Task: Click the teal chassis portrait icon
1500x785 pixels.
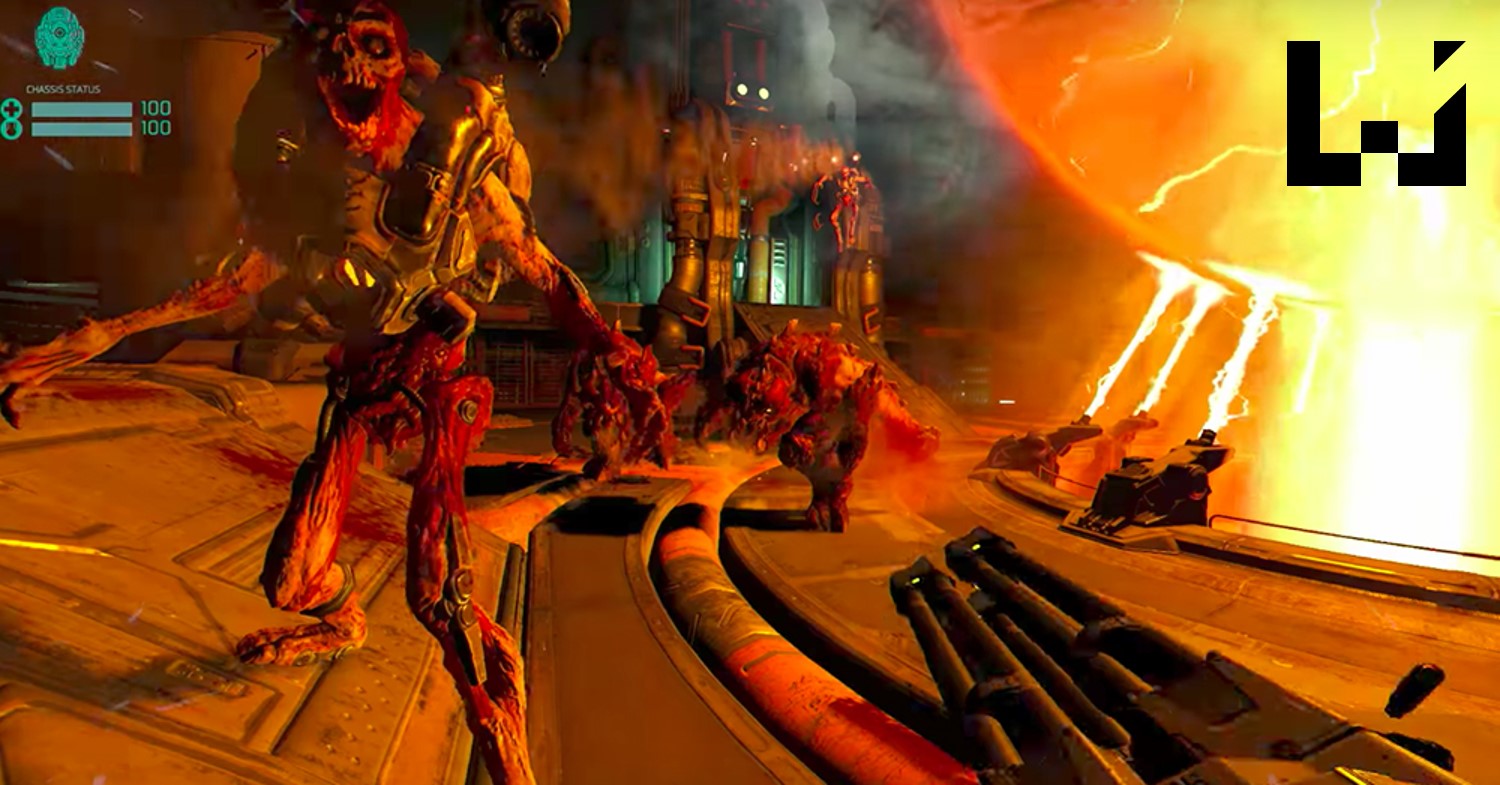Action: point(59,39)
